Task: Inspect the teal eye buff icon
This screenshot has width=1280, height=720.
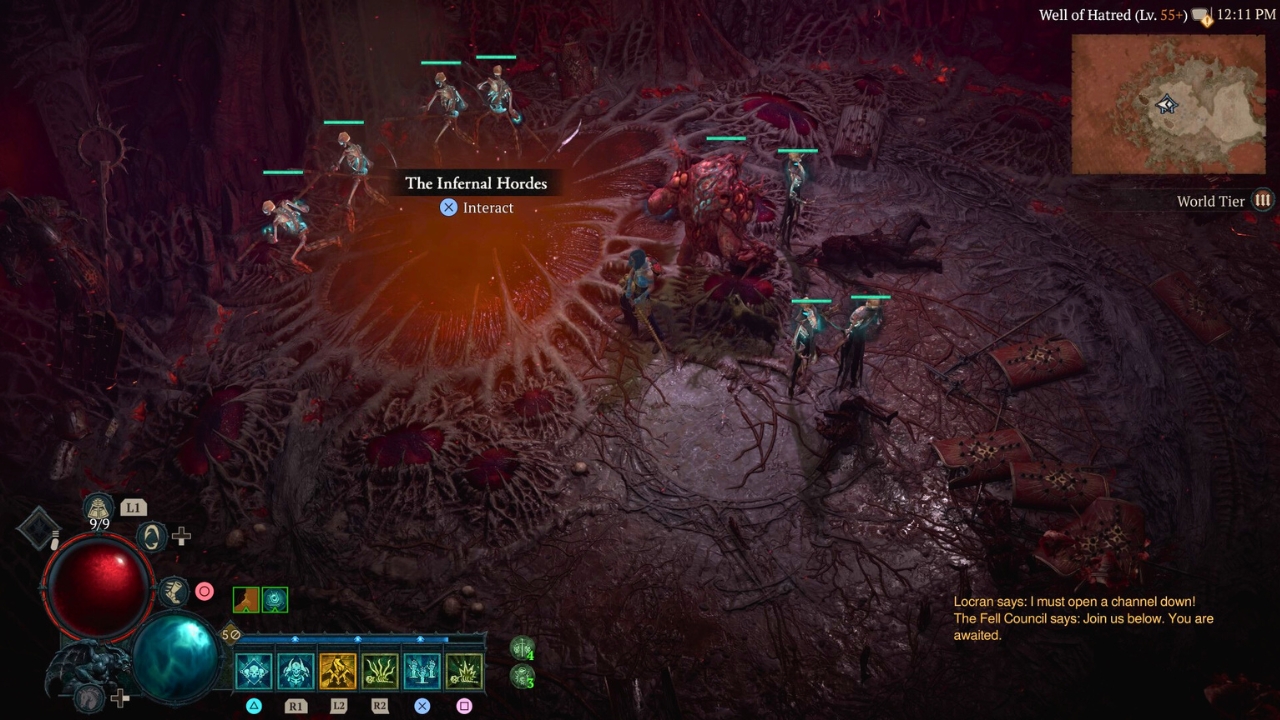Action: click(x=275, y=599)
